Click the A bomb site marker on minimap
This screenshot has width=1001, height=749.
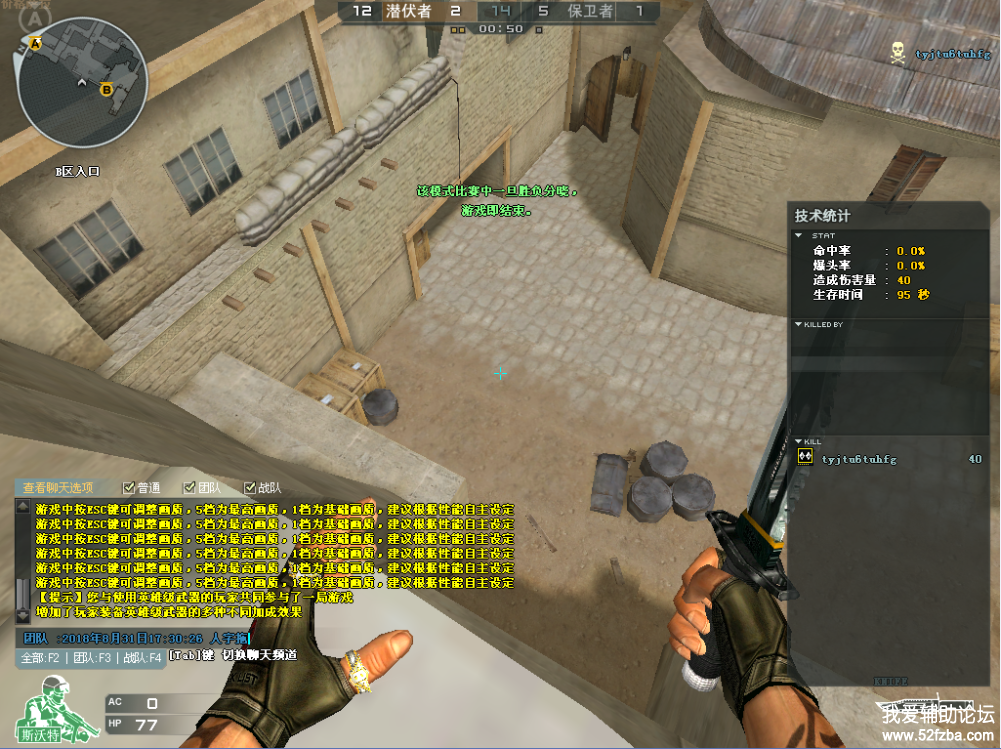click(36, 45)
